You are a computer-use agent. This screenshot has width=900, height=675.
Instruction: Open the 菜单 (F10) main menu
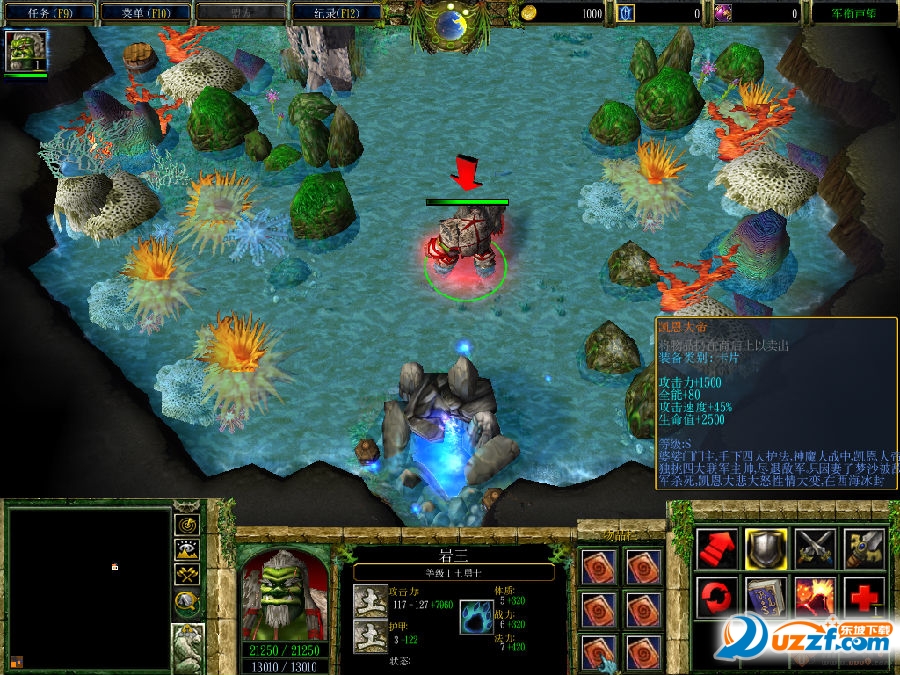point(145,13)
